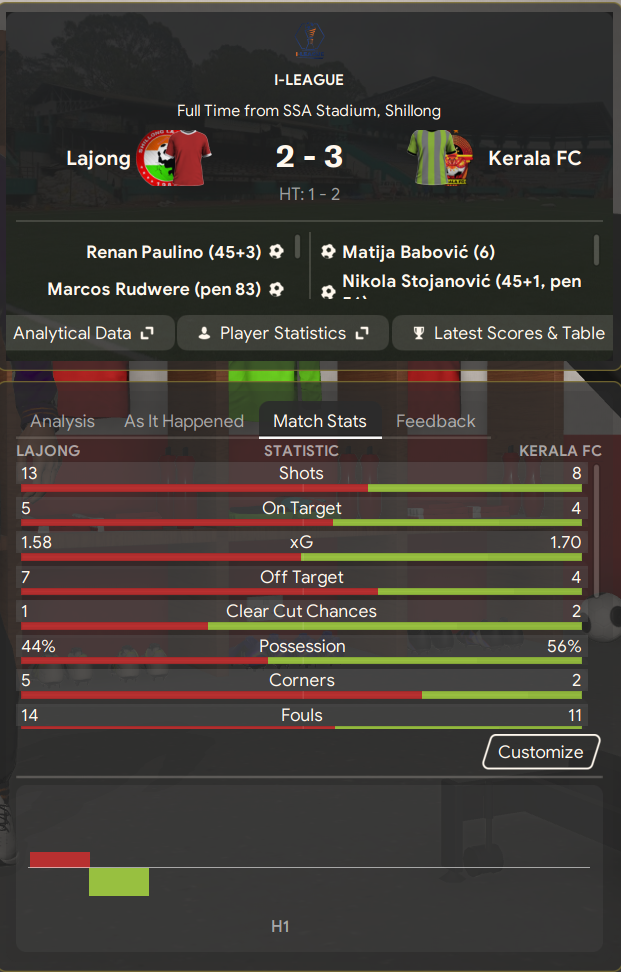
Task: Select the Match Stats tab
Action: coord(320,421)
